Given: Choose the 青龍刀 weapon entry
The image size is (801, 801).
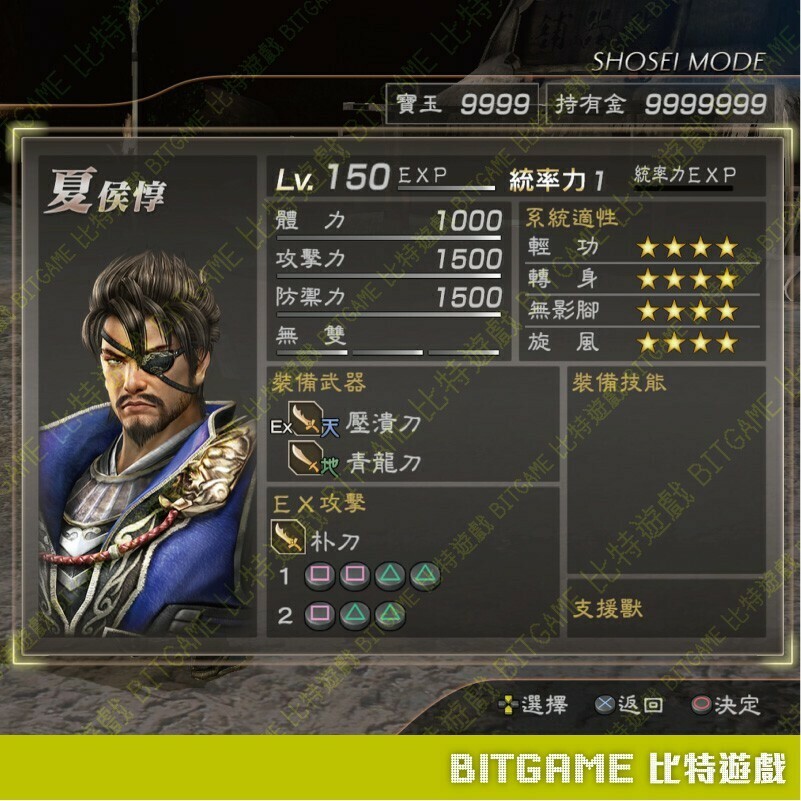Looking at the screenshot, I should (382, 462).
